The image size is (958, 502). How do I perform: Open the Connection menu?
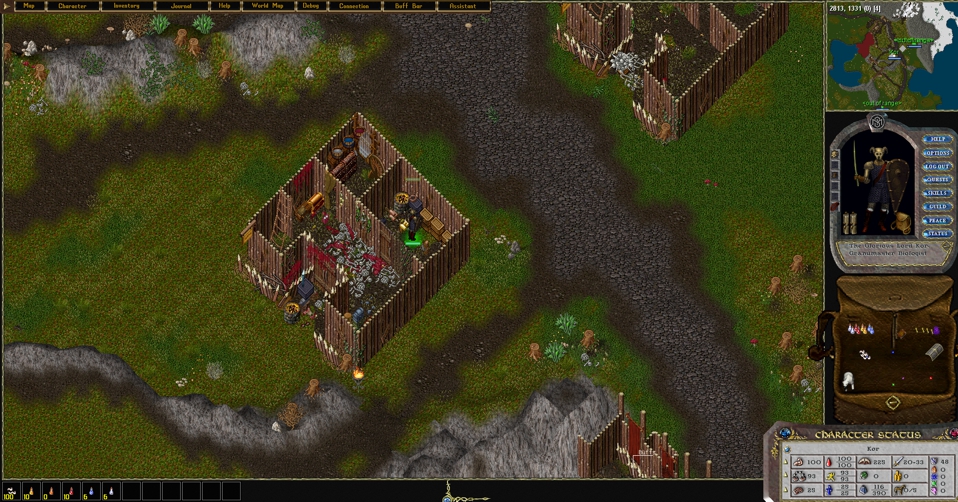[354, 6]
